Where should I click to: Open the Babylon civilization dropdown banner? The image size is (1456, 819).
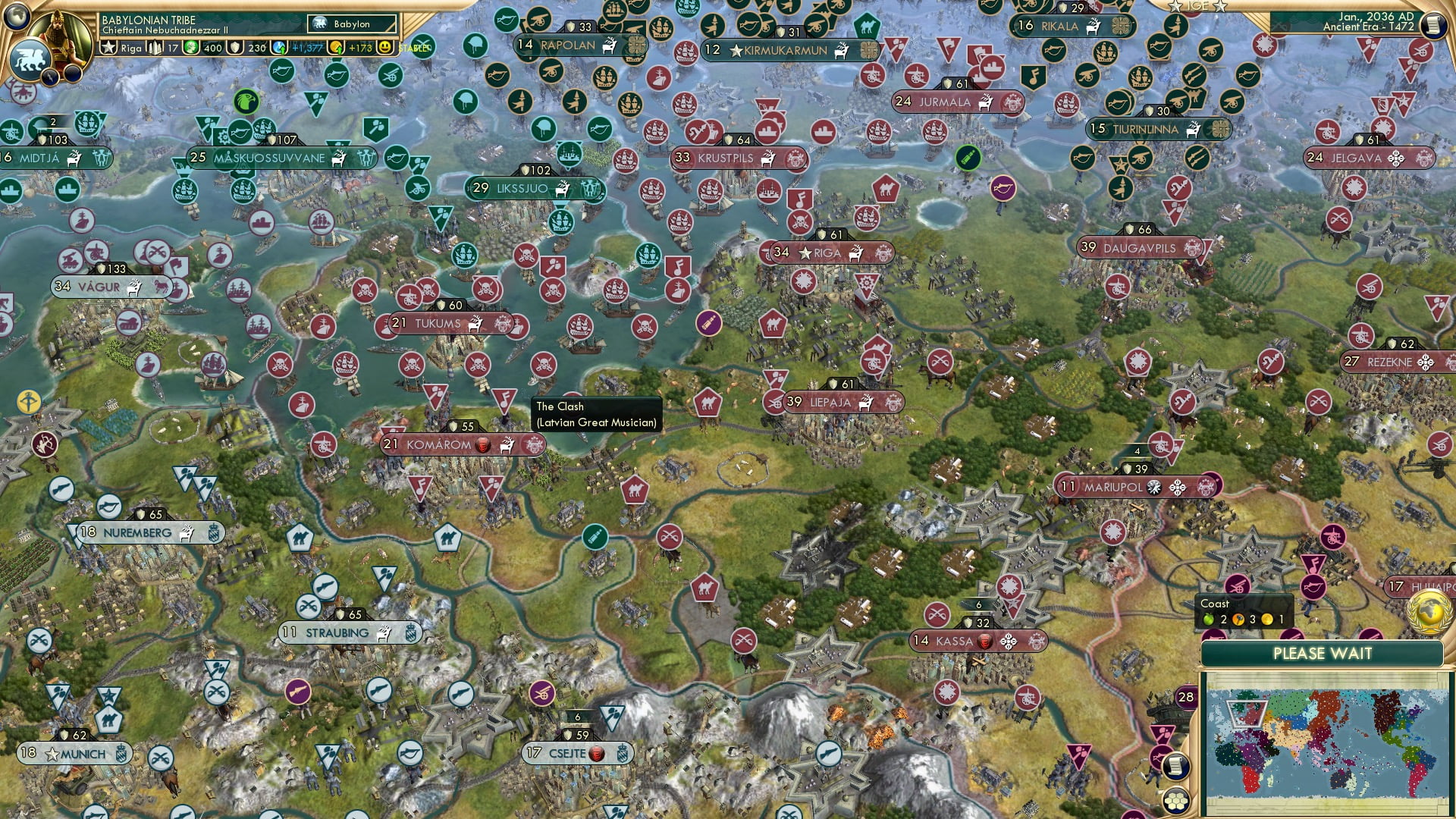(x=351, y=24)
